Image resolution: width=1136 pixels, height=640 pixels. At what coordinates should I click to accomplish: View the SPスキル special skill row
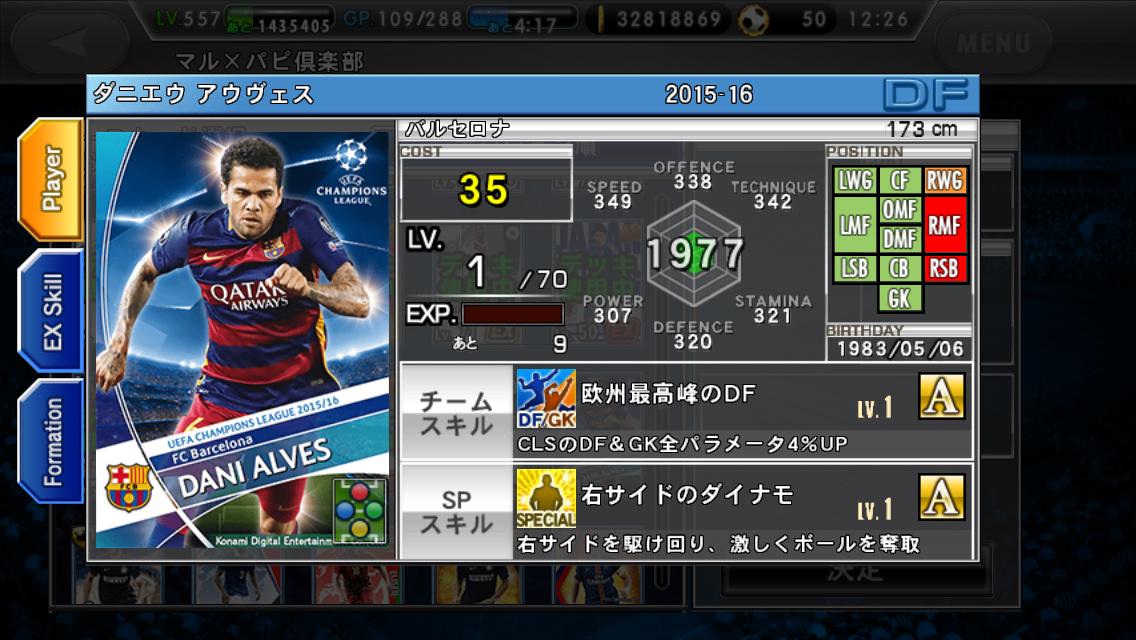click(x=686, y=511)
